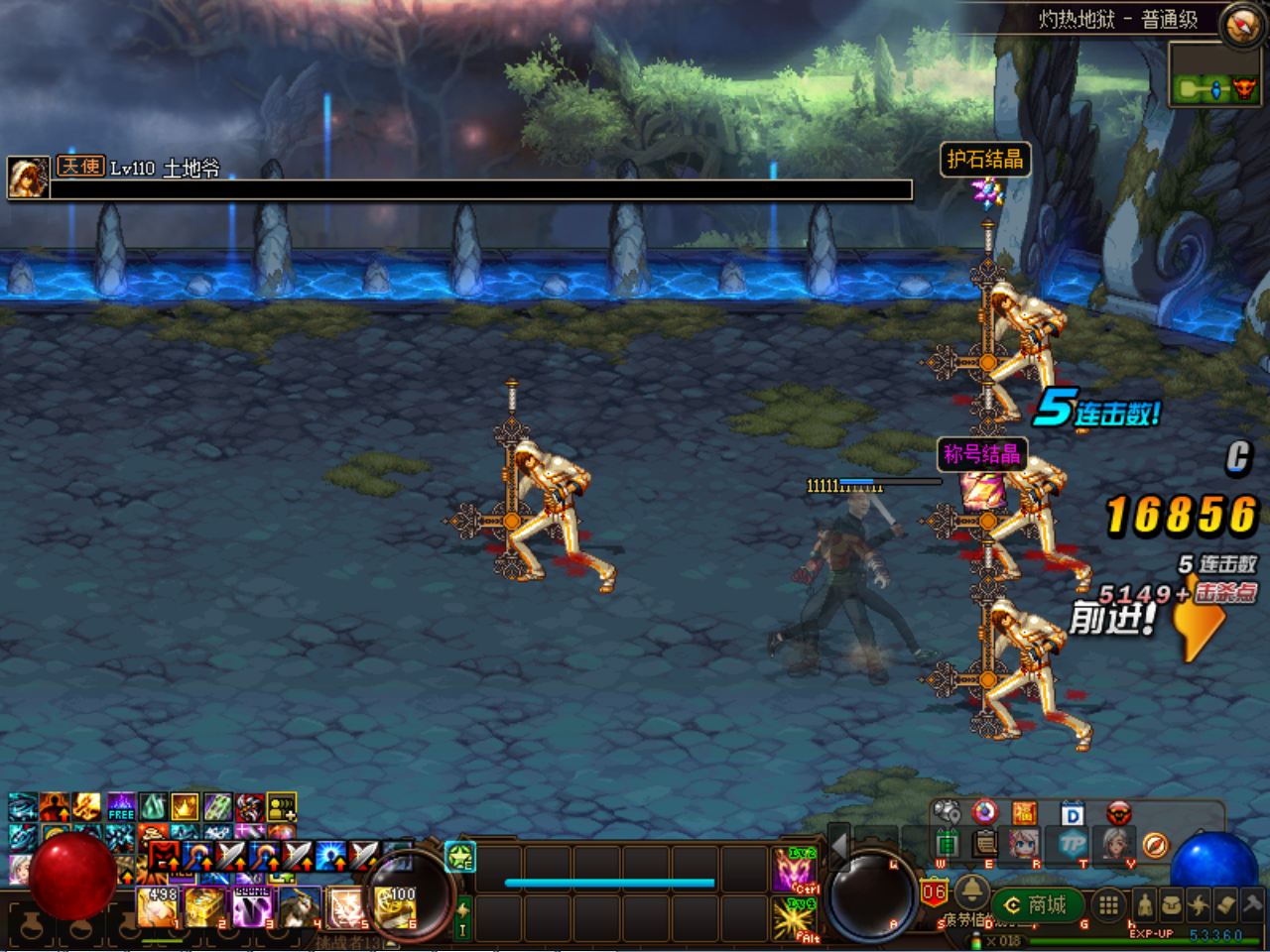This screenshot has width=1270, height=952.
Task: Open the bell notification button
Action: [x=971, y=889]
